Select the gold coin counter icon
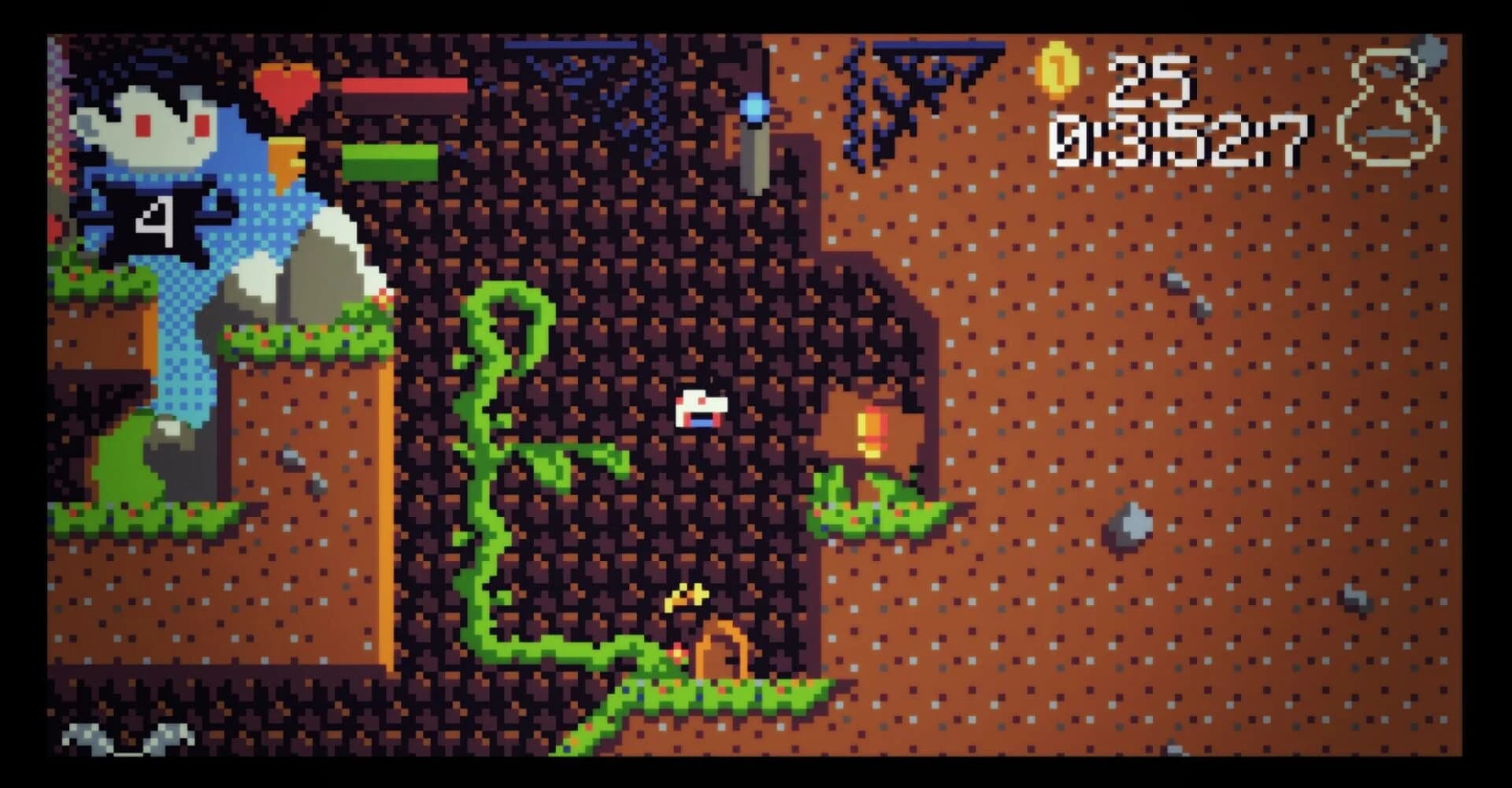The image size is (1512, 788). pos(1059,71)
